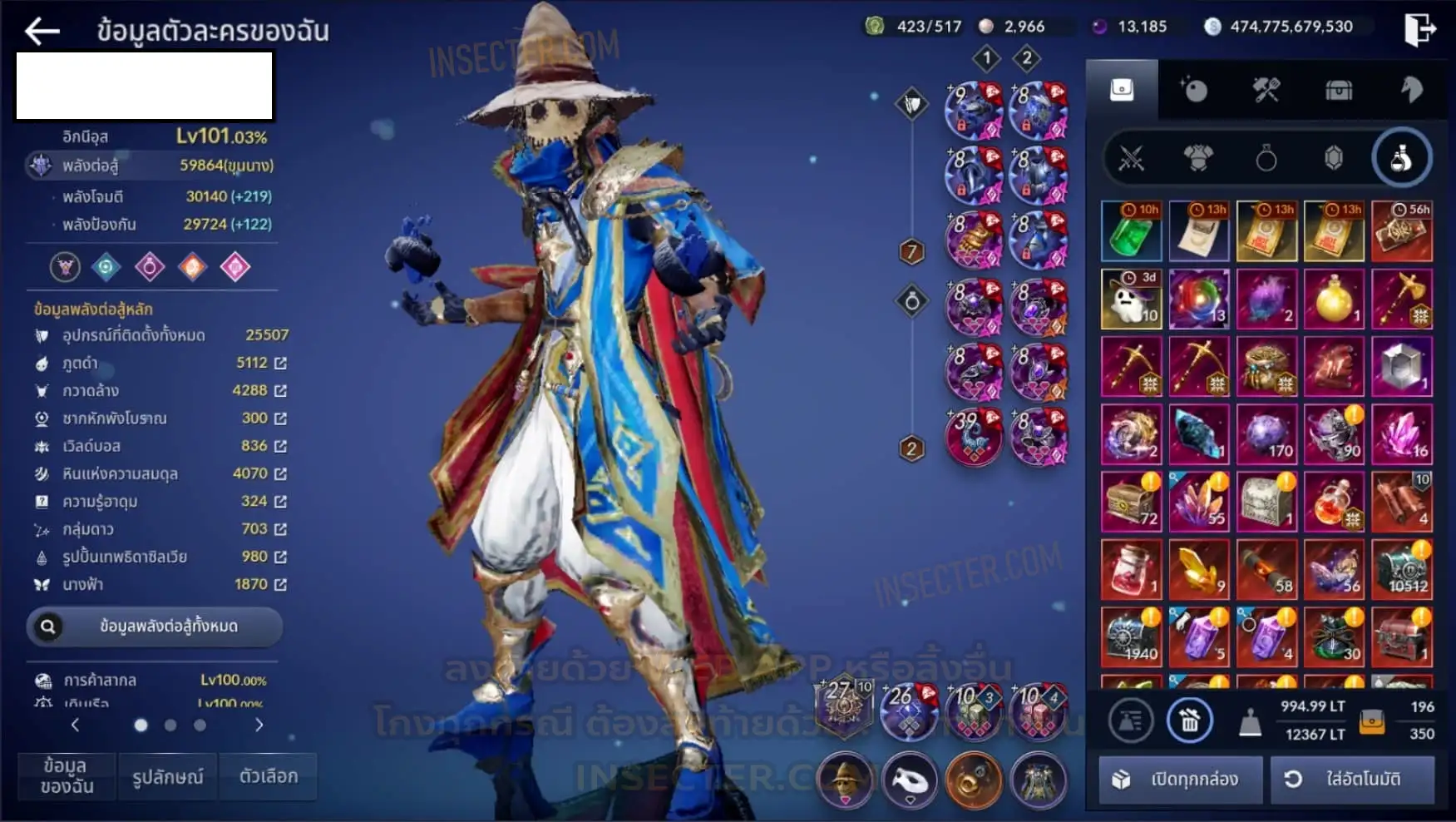Select the green emerald item slot
The image size is (1456, 822).
pos(1131,231)
